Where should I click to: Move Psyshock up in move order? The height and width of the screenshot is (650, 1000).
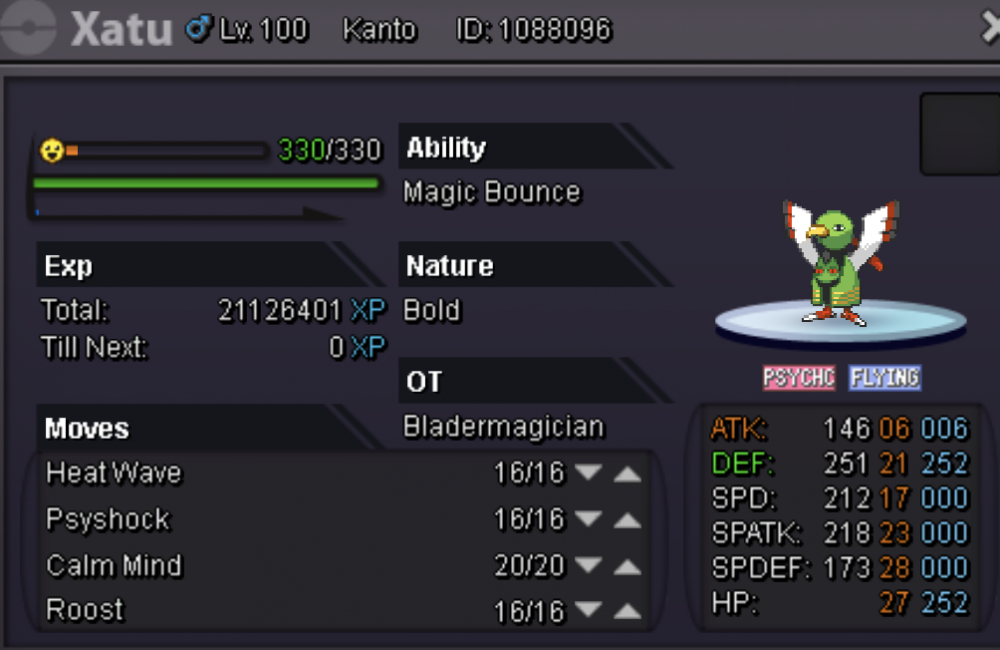(627, 520)
